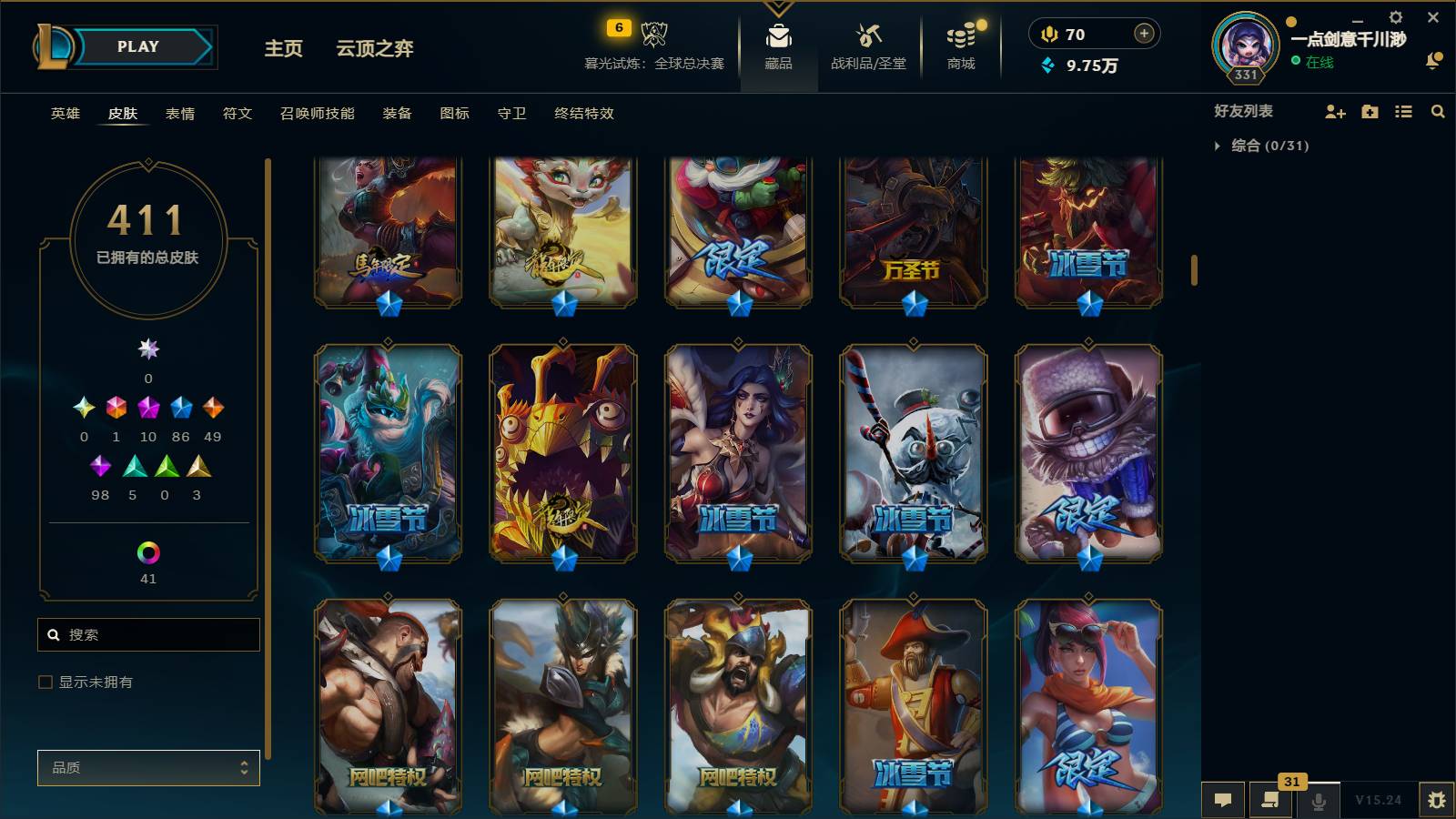
Task: Click the add friend icon
Action: (x=1334, y=112)
